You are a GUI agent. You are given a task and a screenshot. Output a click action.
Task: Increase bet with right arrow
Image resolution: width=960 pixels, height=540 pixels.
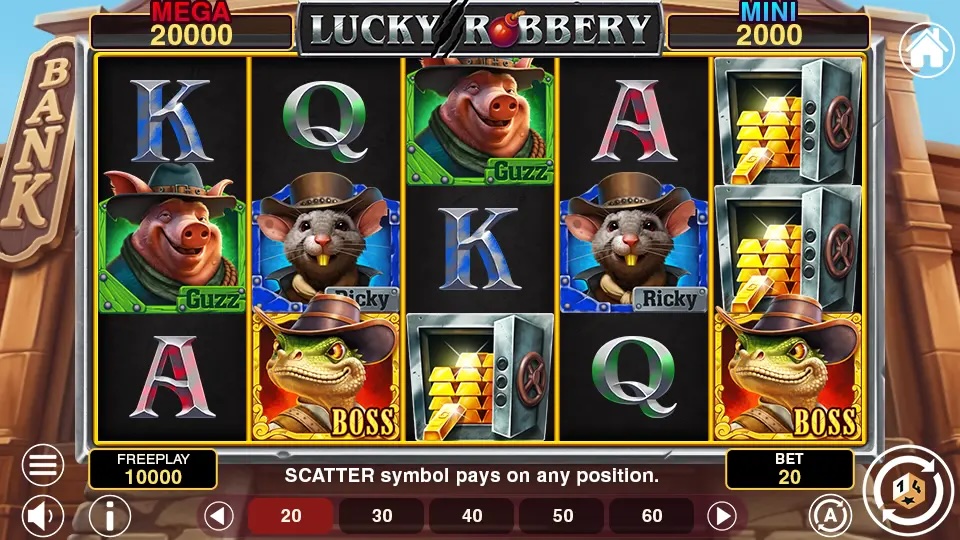pyautogui.click(x=721, y=516)
